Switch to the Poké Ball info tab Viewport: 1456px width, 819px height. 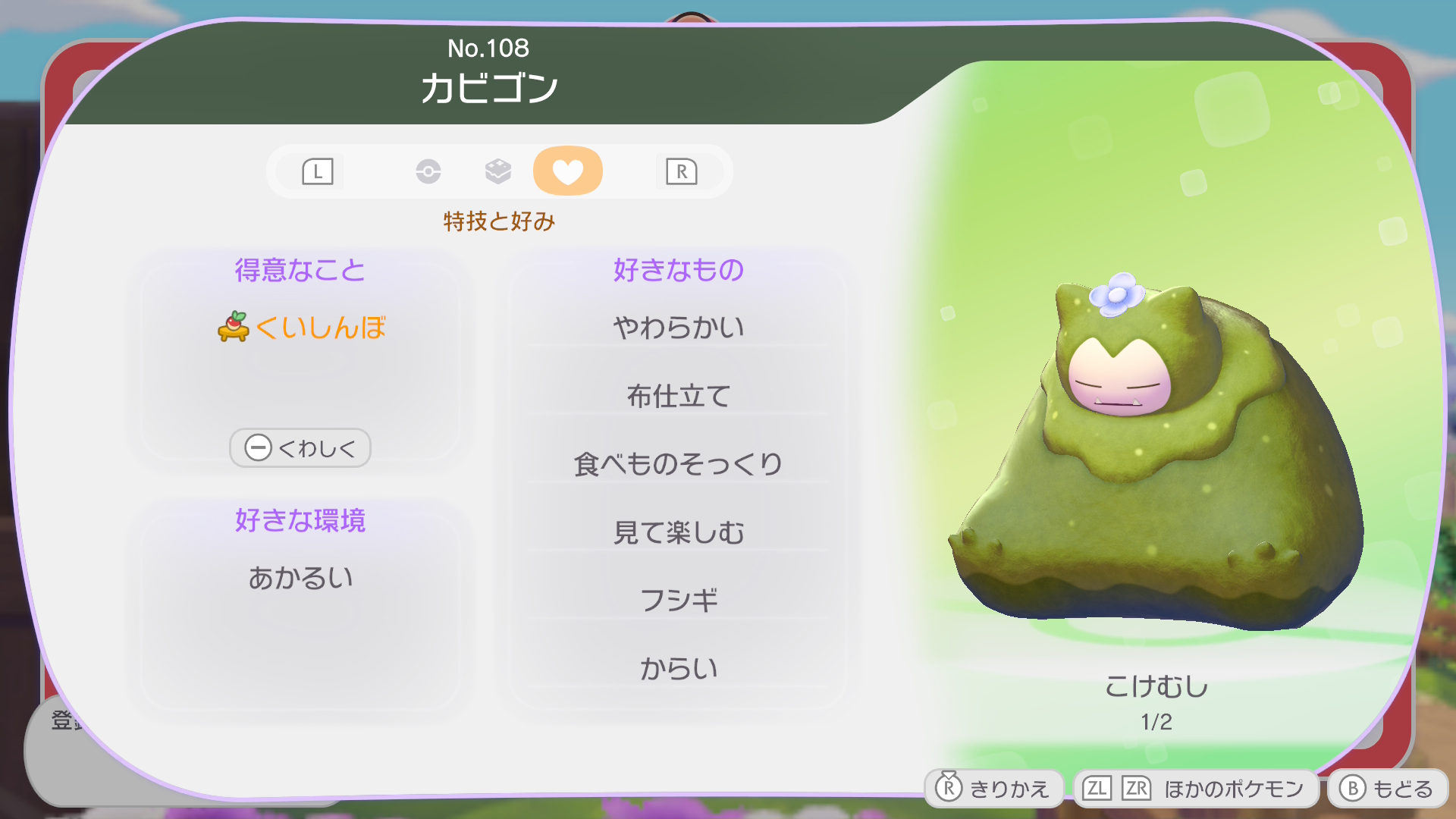point(428,171)
